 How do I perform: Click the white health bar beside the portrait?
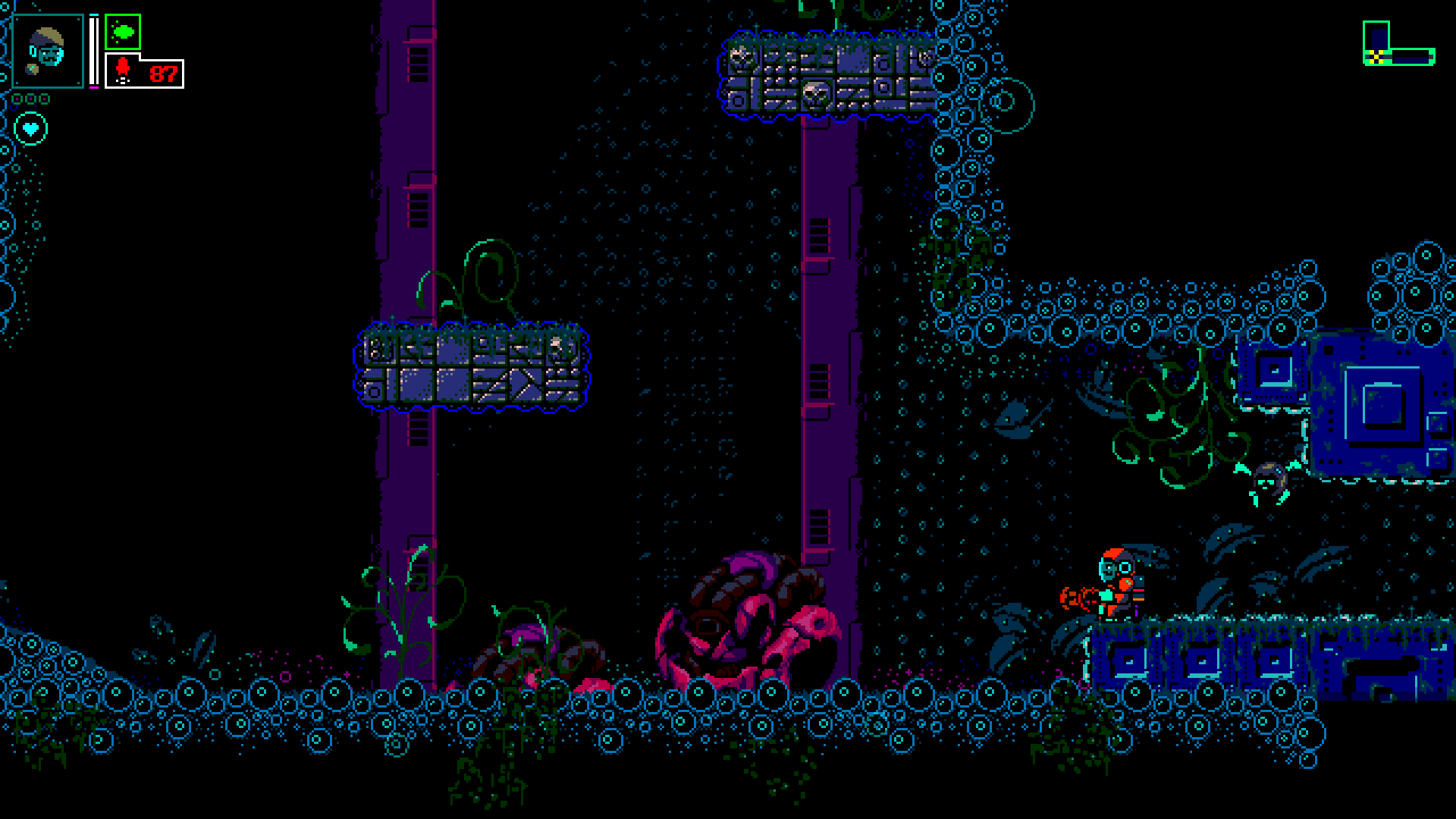[94, 49]
